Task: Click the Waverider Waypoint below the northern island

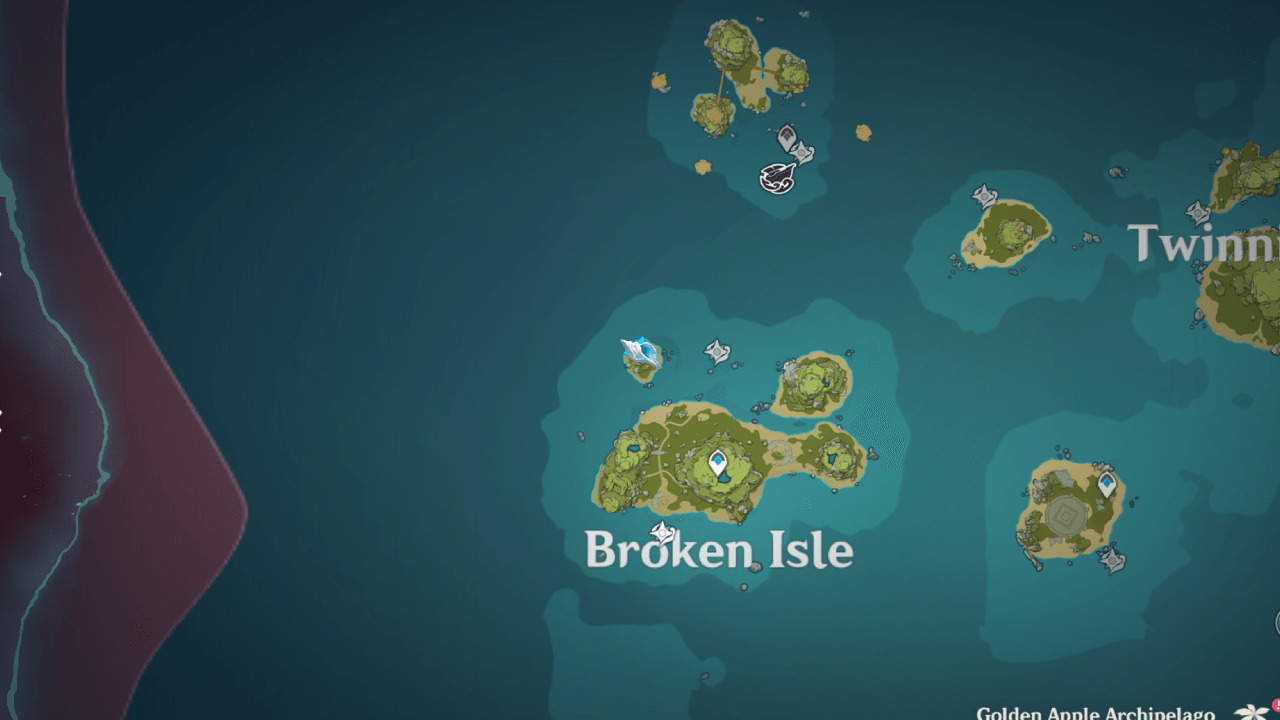Action: pyautogui.click(x=777, y=178)
